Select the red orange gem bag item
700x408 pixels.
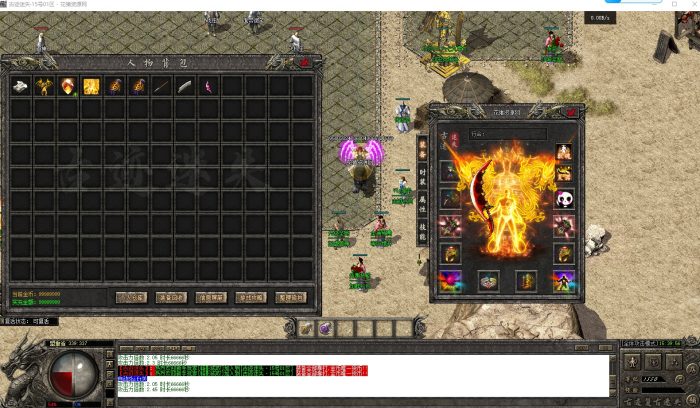click(68, 86)
